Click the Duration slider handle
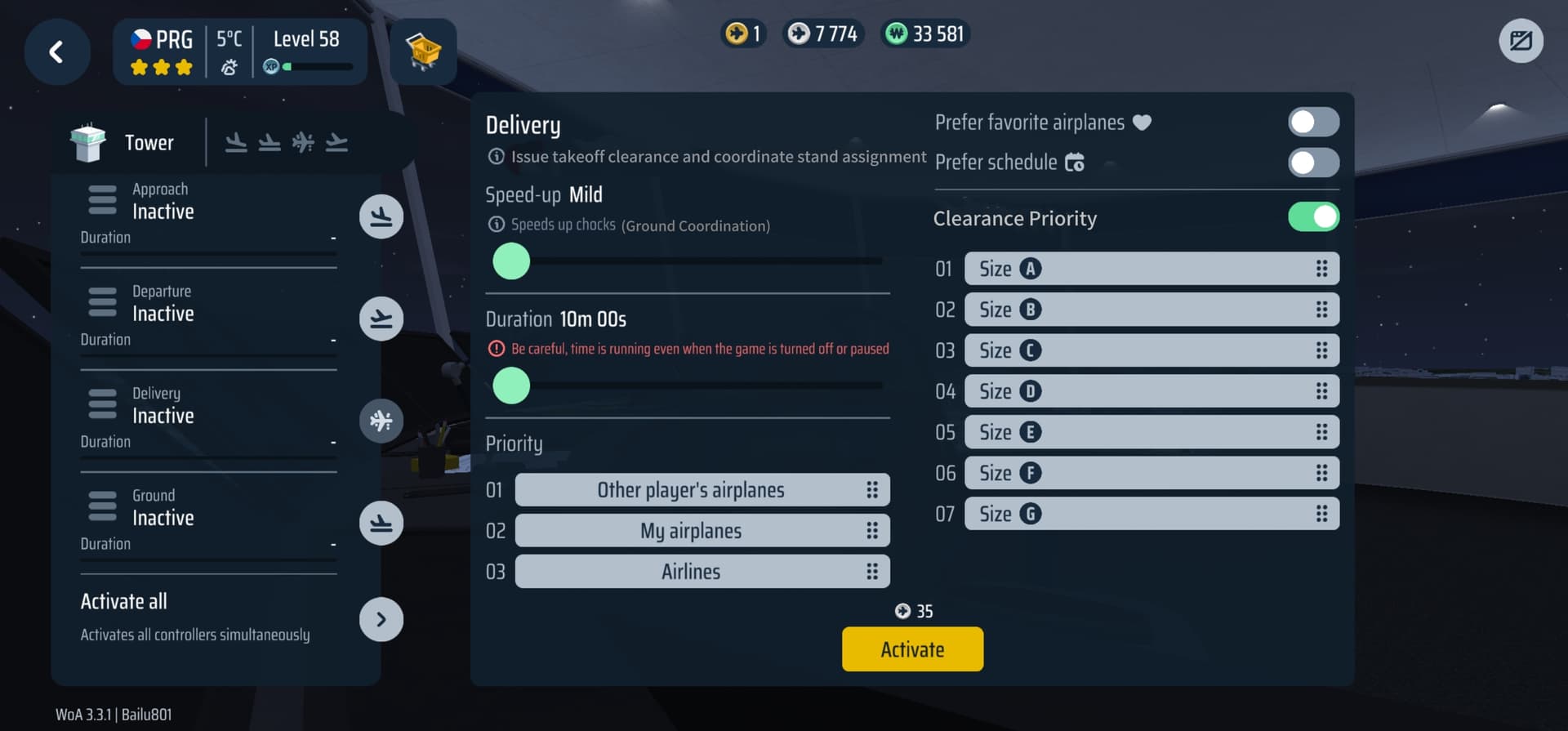Viewport: 1568px width, 731px height. pos(512,386)
